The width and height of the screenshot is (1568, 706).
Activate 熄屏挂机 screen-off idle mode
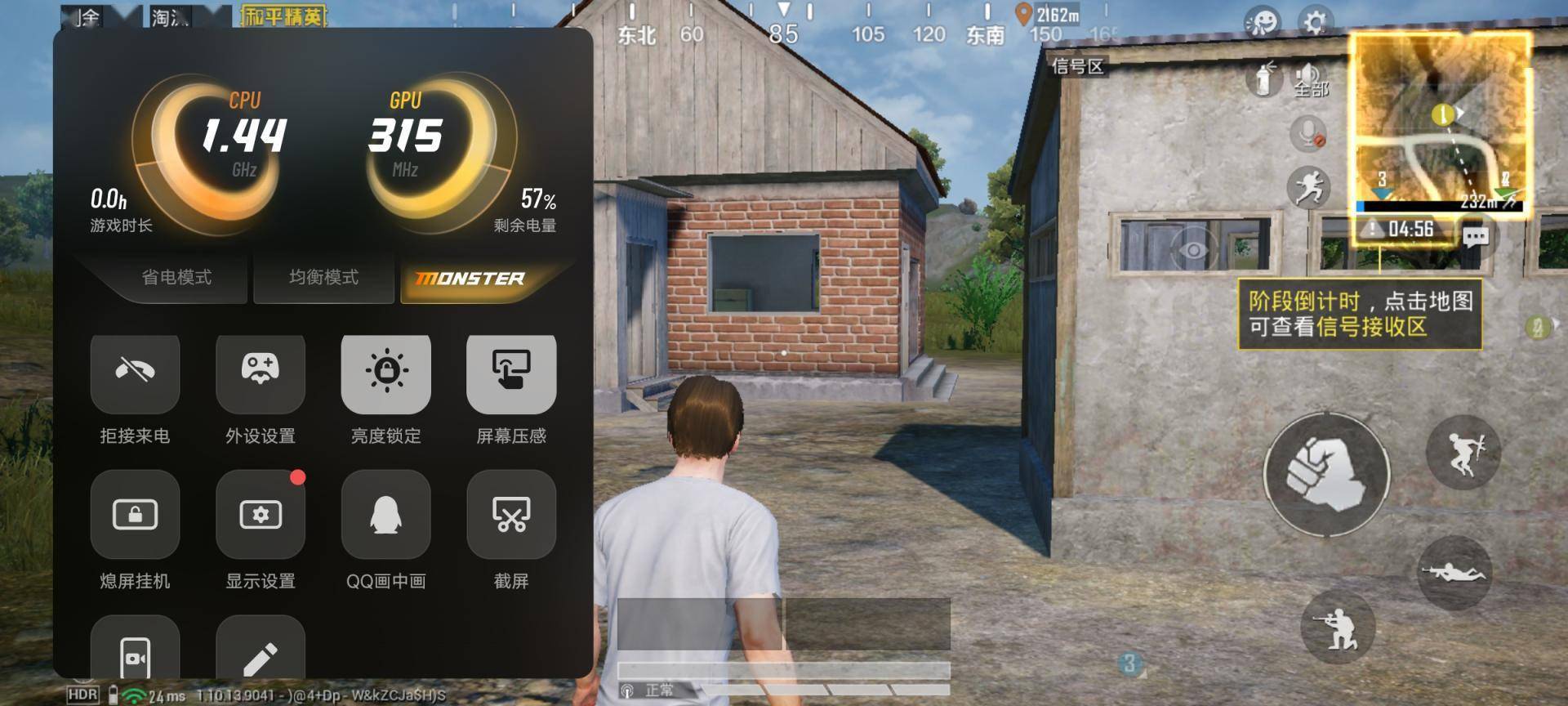click(135, 515)
